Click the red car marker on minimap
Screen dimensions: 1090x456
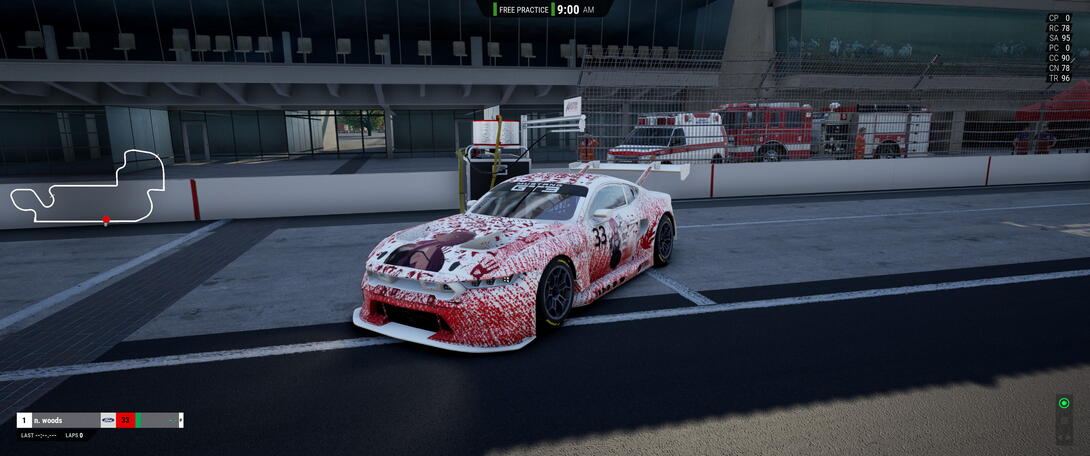pos(106,219)
